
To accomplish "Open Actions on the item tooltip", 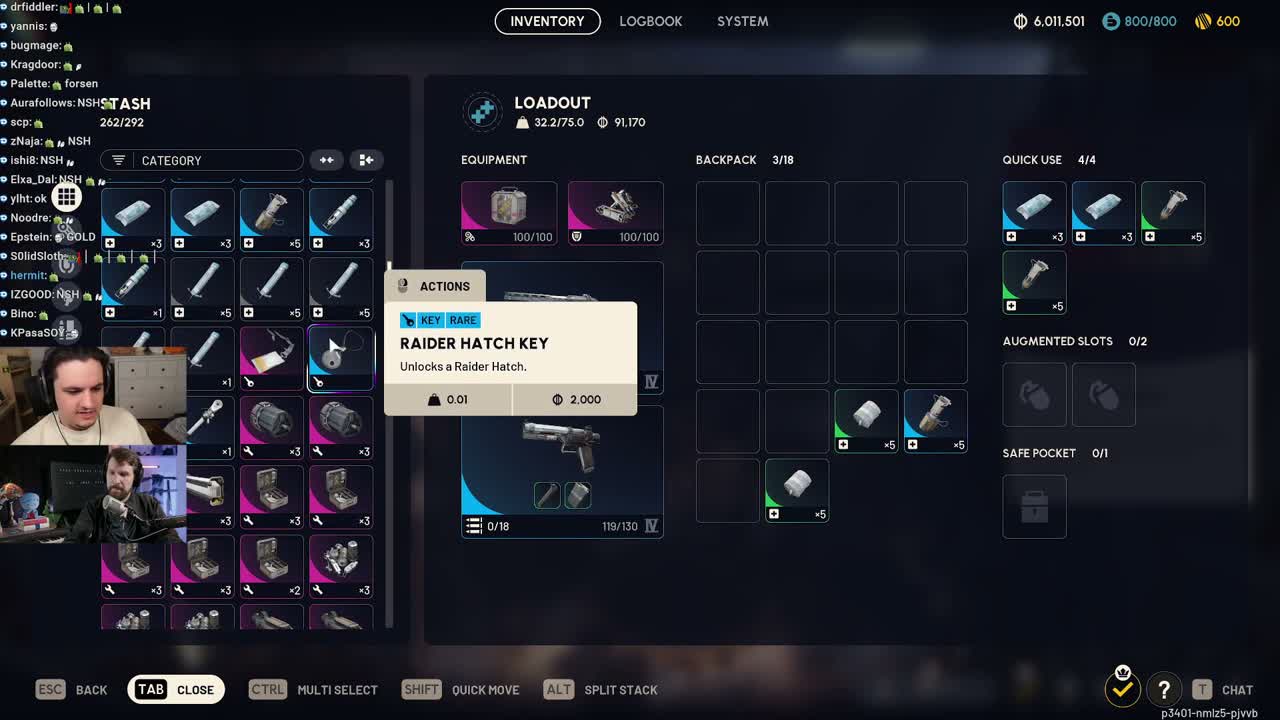I will pos(434,286).
